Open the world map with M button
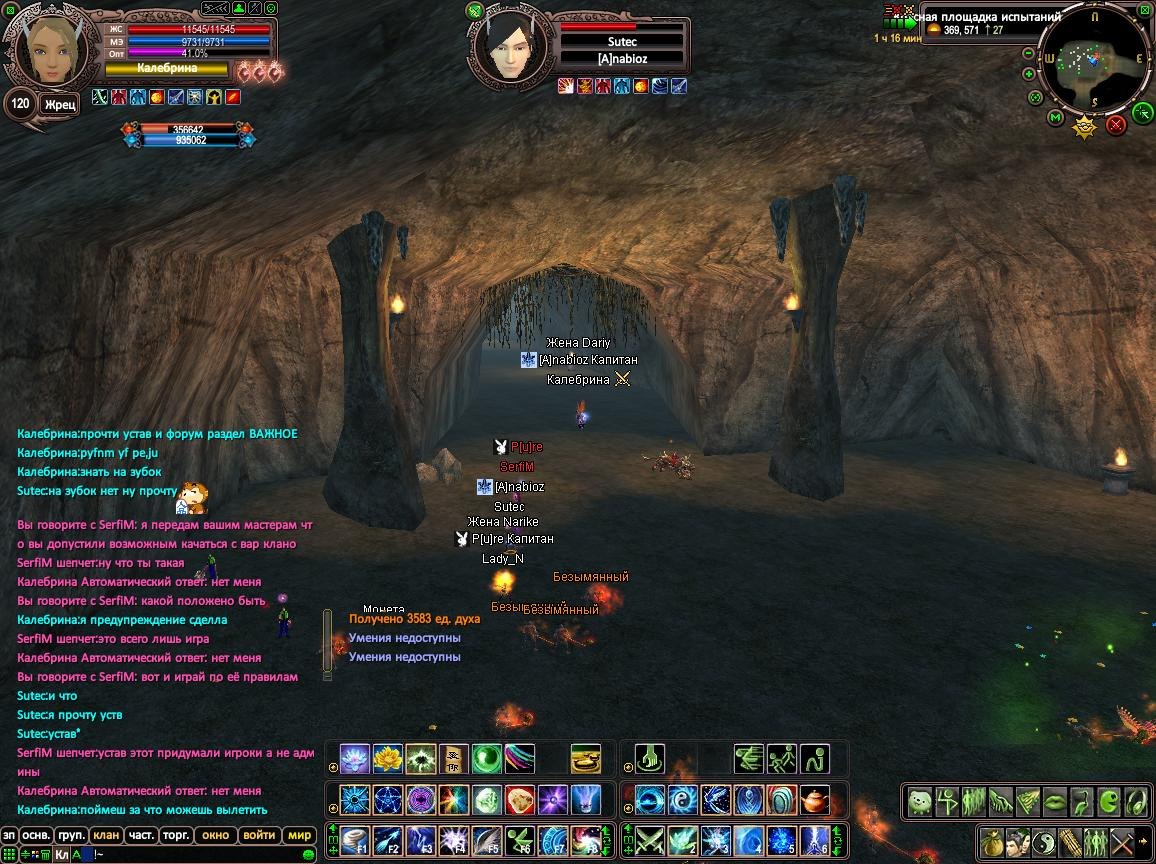Screen dimensions: 1156x864 coord(1055,118)
